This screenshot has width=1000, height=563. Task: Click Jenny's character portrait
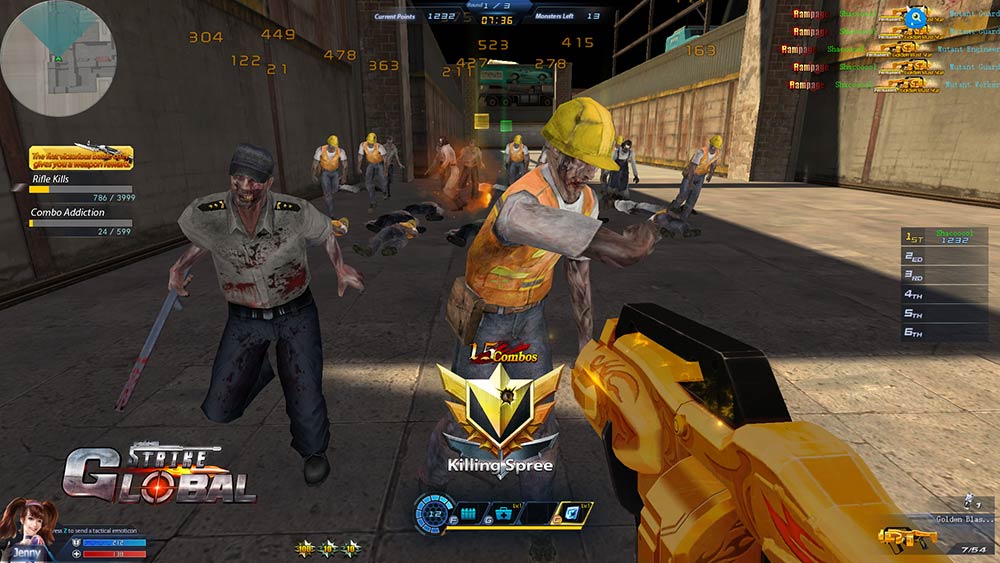point(27,528)
